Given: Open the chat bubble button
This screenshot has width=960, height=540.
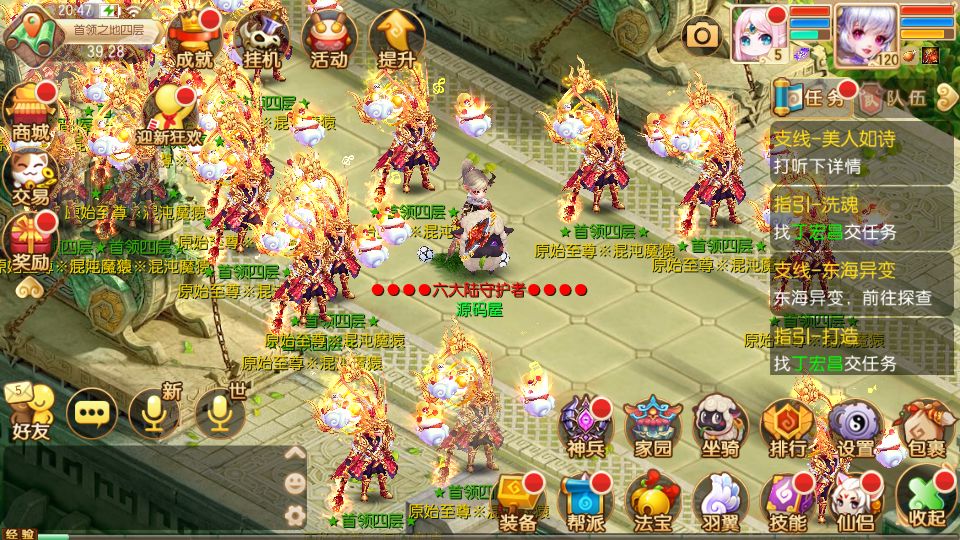Looking at the screenshot, I should [x=91, y=412].
